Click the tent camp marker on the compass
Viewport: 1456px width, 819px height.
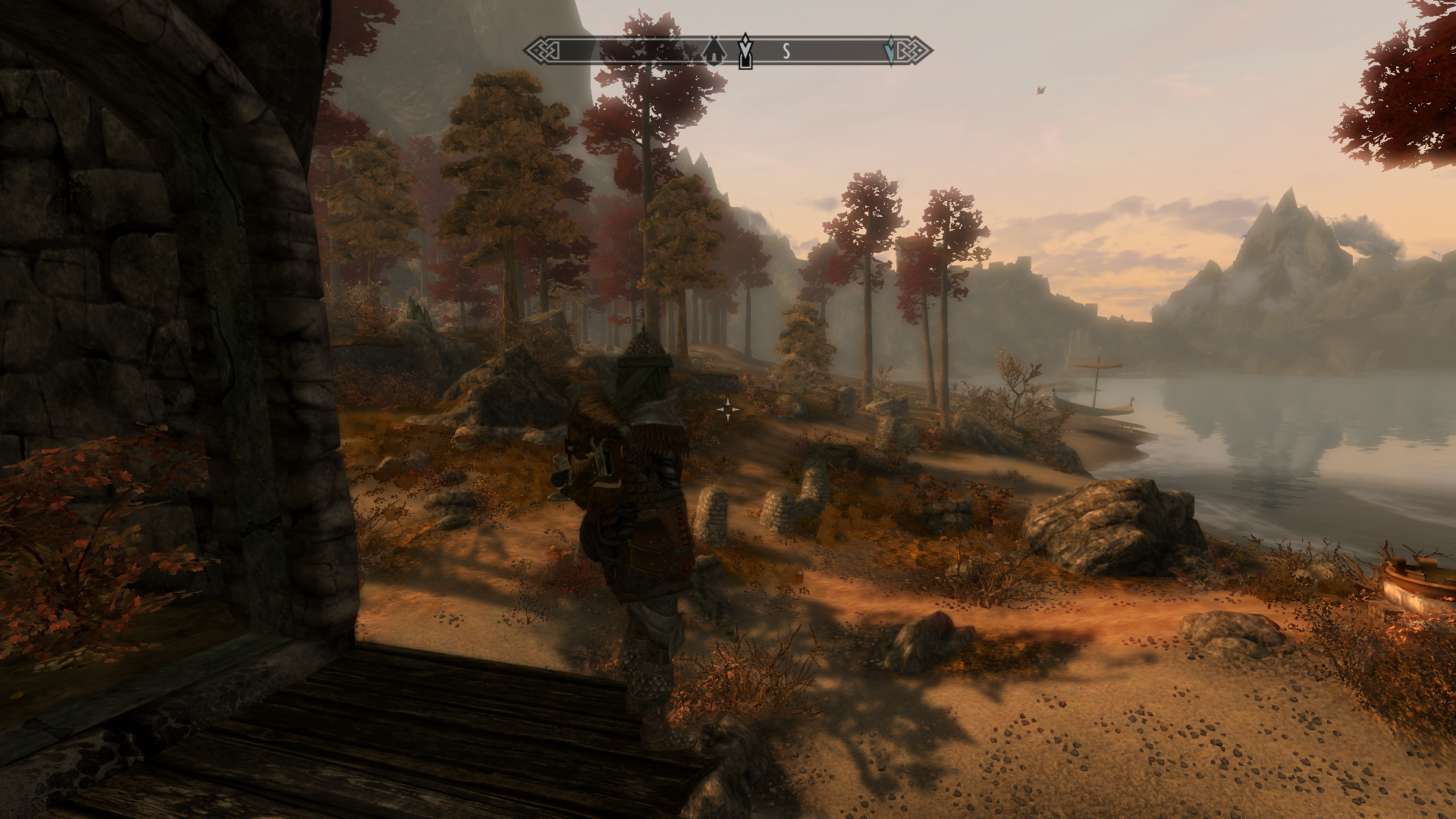[713, 52]
